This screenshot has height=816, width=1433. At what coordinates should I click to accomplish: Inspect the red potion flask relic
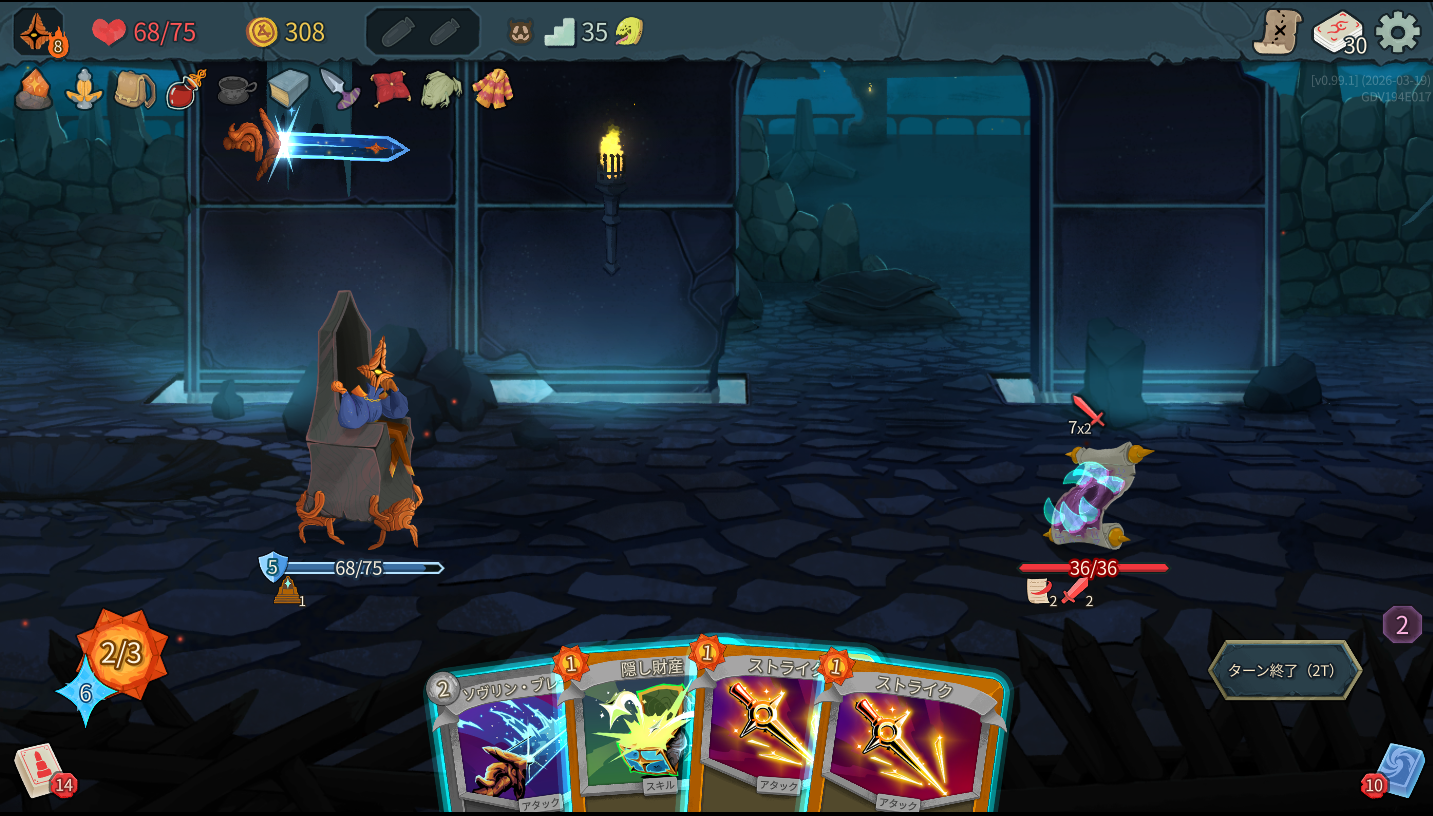[x=186, y=89]
